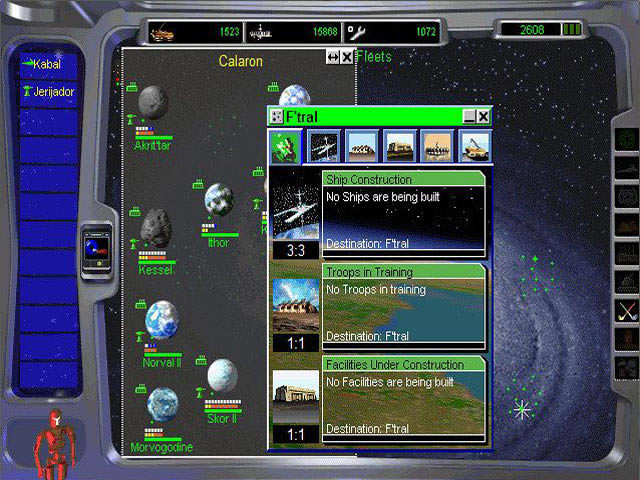The height and width of the screenshot is (480, 640).
Task: Pick the Morvogodine planet
Action: pyautogui.click(x=162, y=405)
